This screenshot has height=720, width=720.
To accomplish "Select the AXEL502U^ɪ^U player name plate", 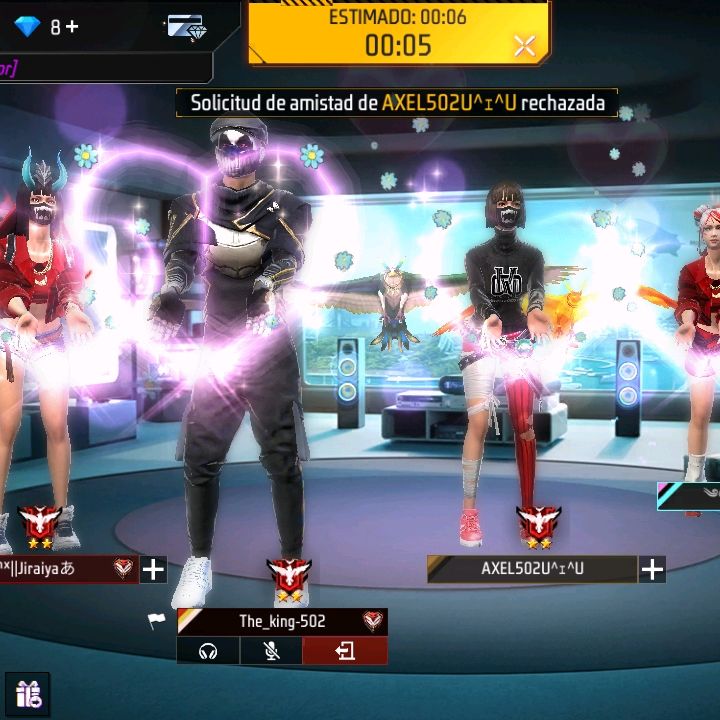I will 532,569.
